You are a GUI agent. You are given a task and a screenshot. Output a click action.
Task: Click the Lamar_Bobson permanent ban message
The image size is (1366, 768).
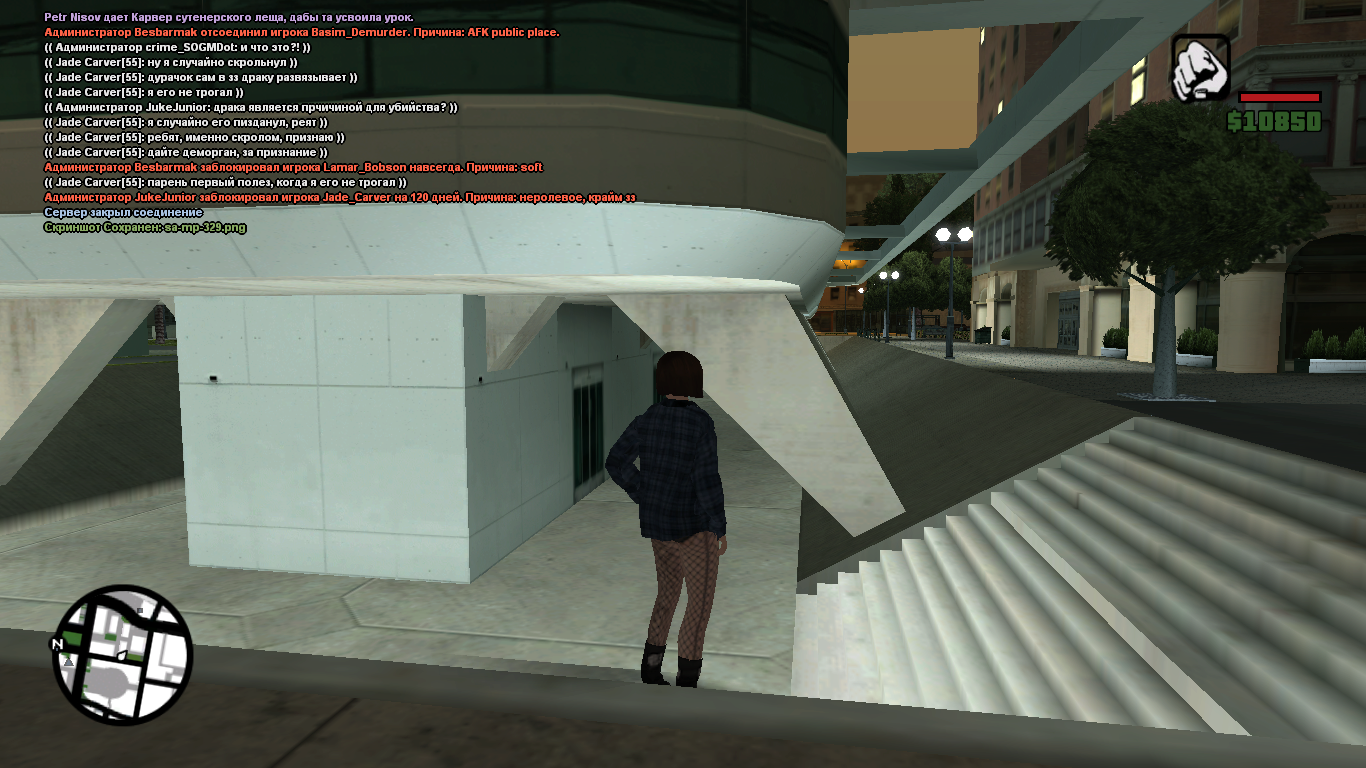(293, 167)
